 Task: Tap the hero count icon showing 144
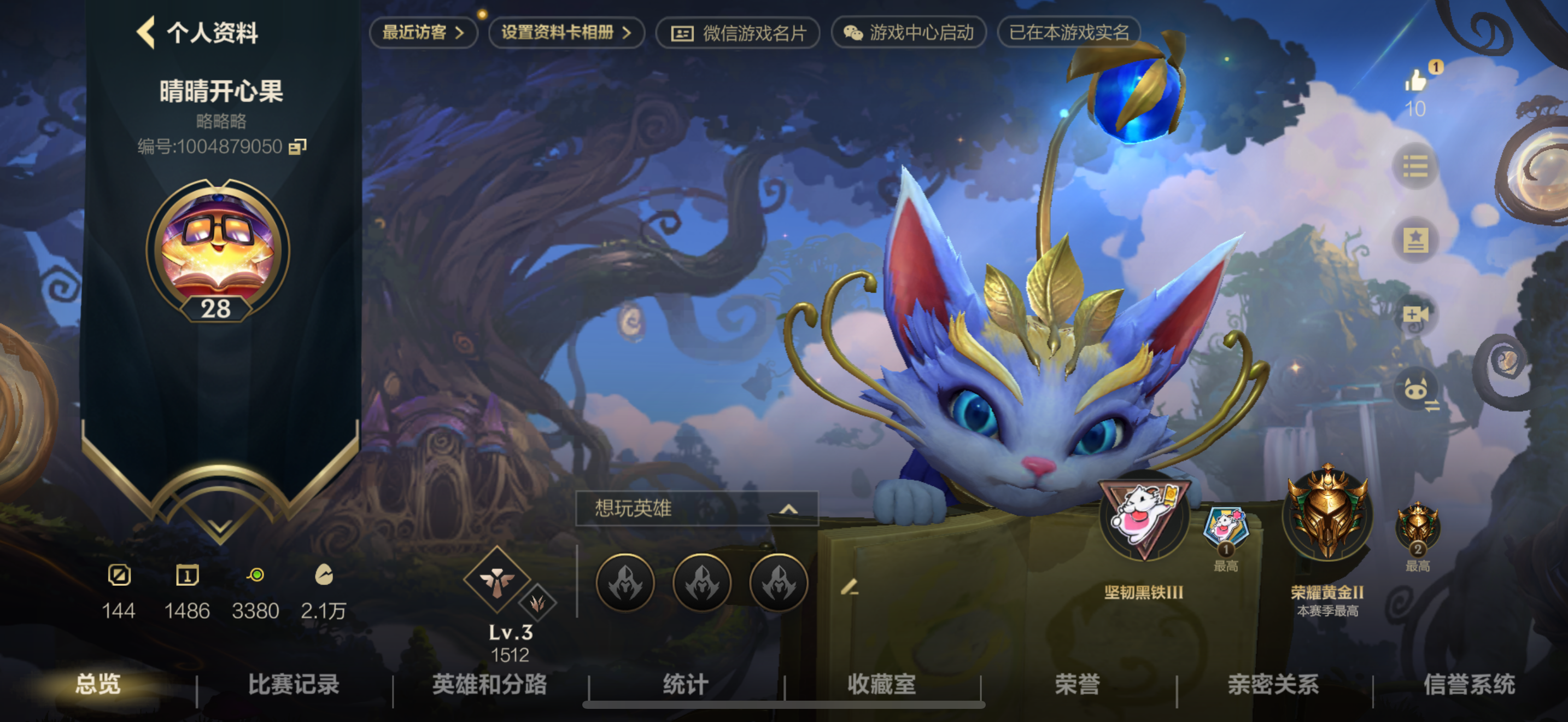(119, 576)
